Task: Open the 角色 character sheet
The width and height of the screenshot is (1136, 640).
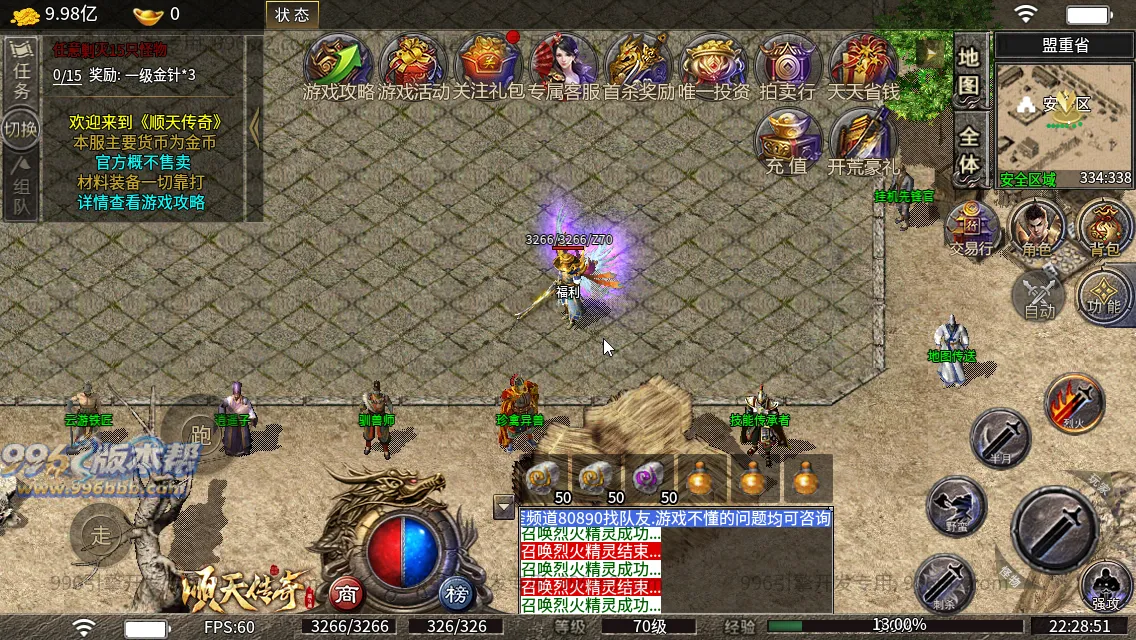Action: (x=1037, y=229)
